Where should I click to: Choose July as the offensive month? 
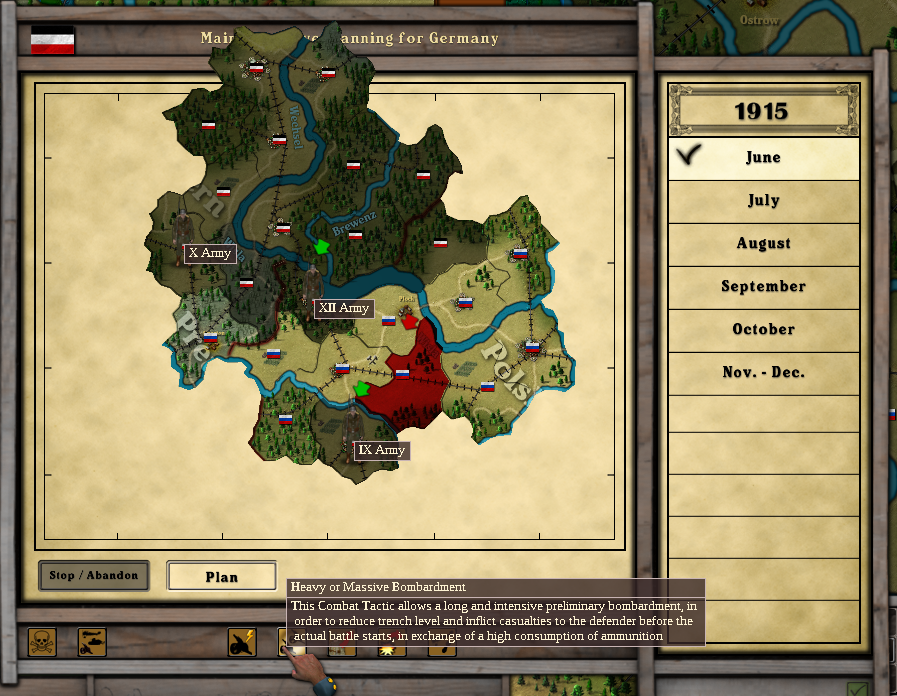(763, 200)
